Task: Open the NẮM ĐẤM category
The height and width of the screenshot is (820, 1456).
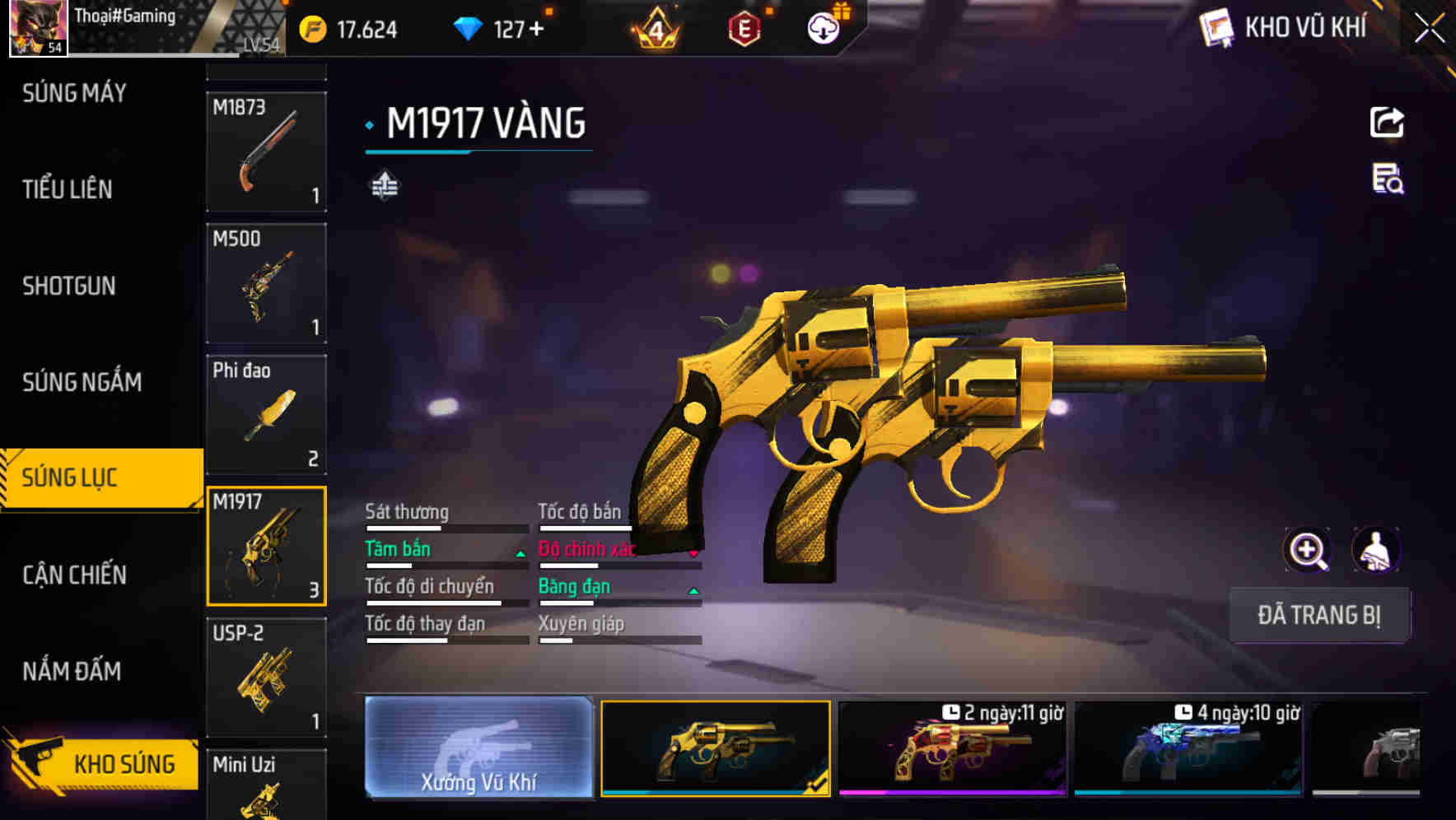Action: [72, 671]
